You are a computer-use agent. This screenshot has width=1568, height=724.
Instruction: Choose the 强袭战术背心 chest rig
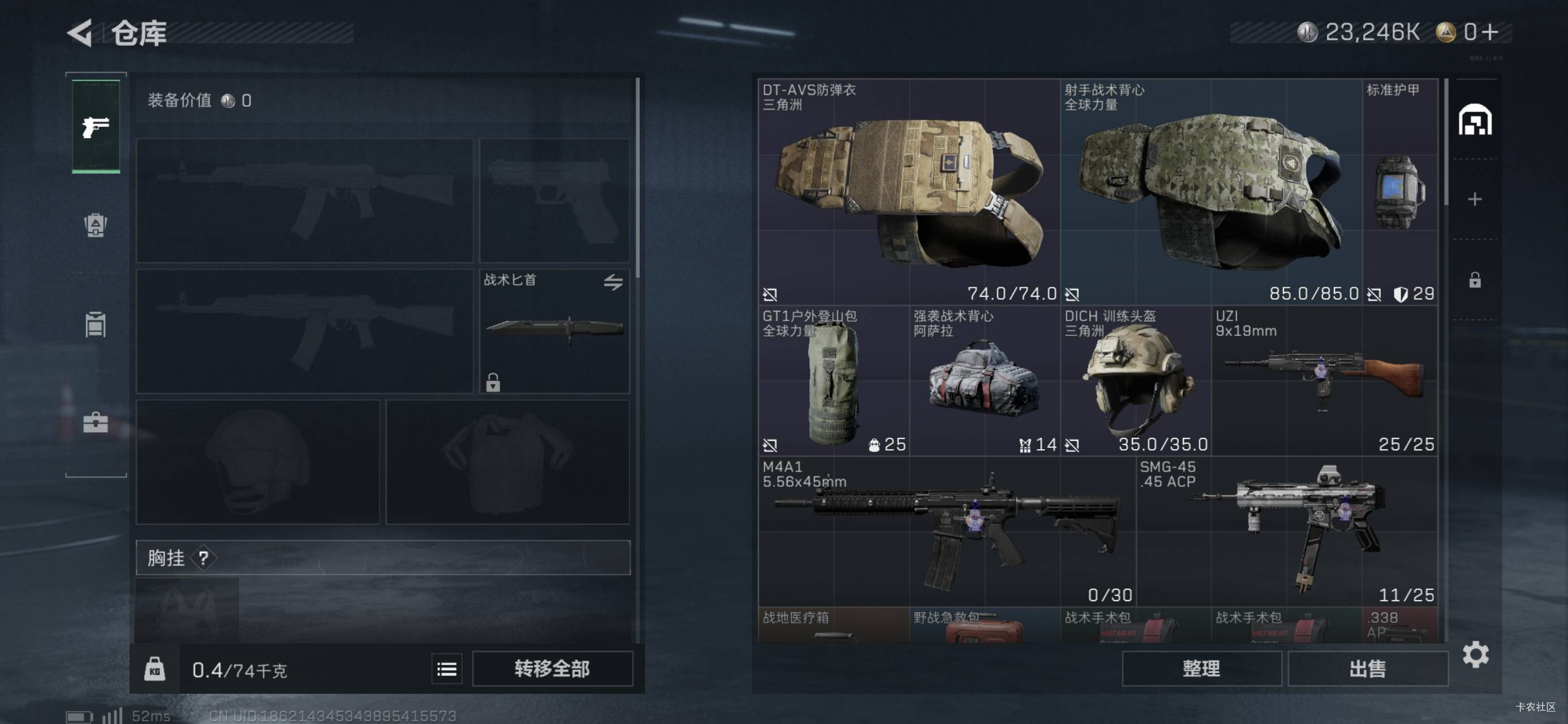click(984, 382)
